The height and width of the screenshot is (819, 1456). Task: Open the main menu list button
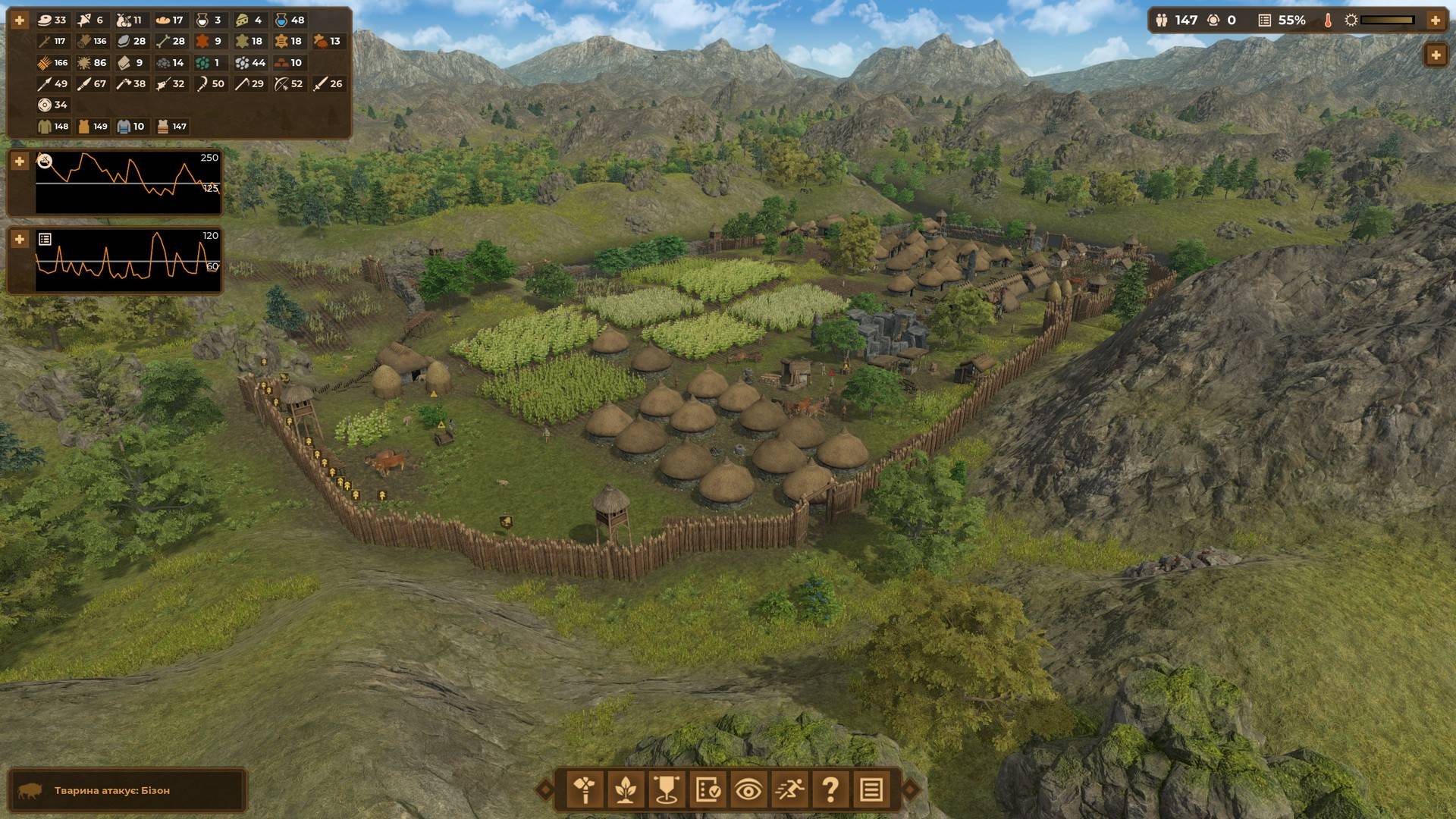point(871,790)
